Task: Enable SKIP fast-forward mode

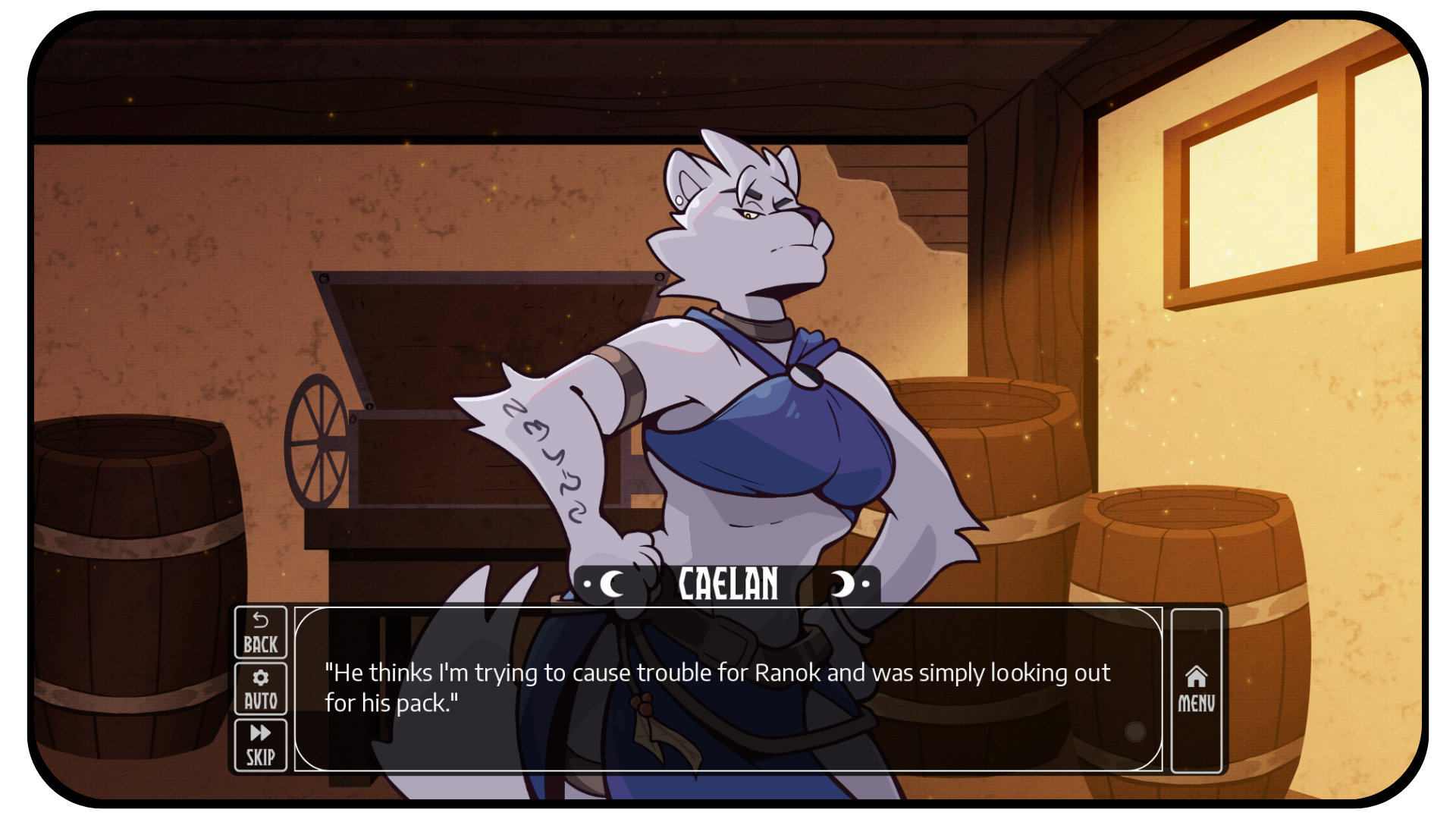Action: click(x=260, y=743)
